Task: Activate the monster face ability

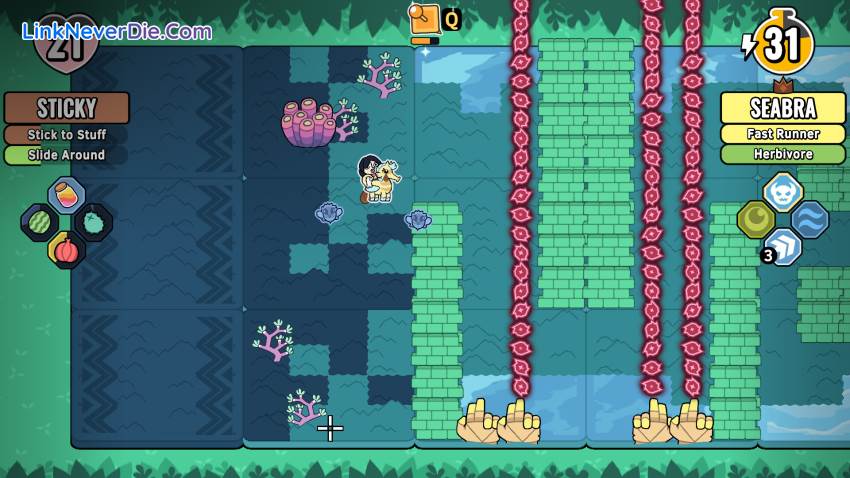Action: (783, 191)
